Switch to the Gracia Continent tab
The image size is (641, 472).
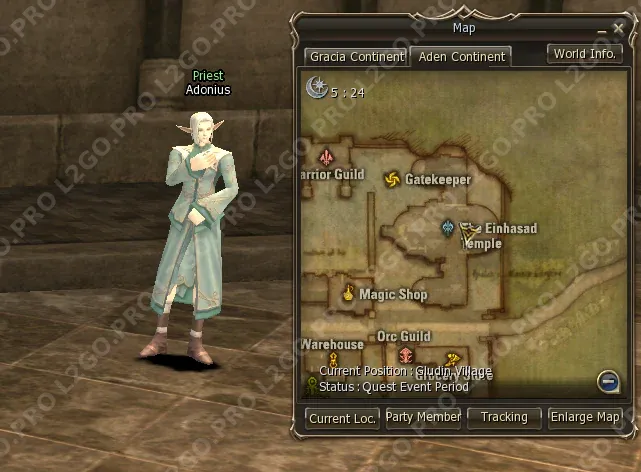tap(355, 57)
